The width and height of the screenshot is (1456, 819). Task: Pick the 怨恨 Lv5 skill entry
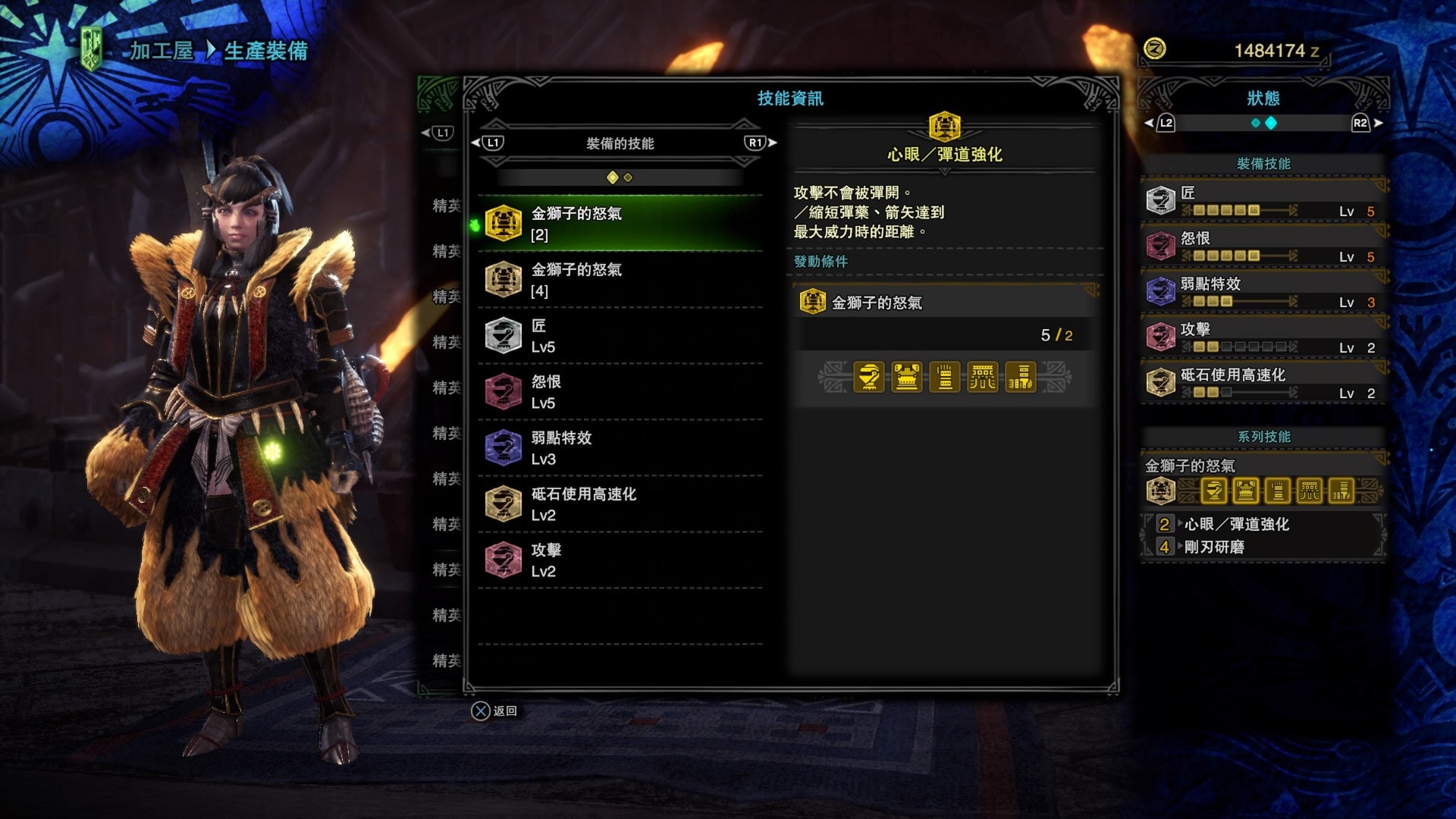620,392
